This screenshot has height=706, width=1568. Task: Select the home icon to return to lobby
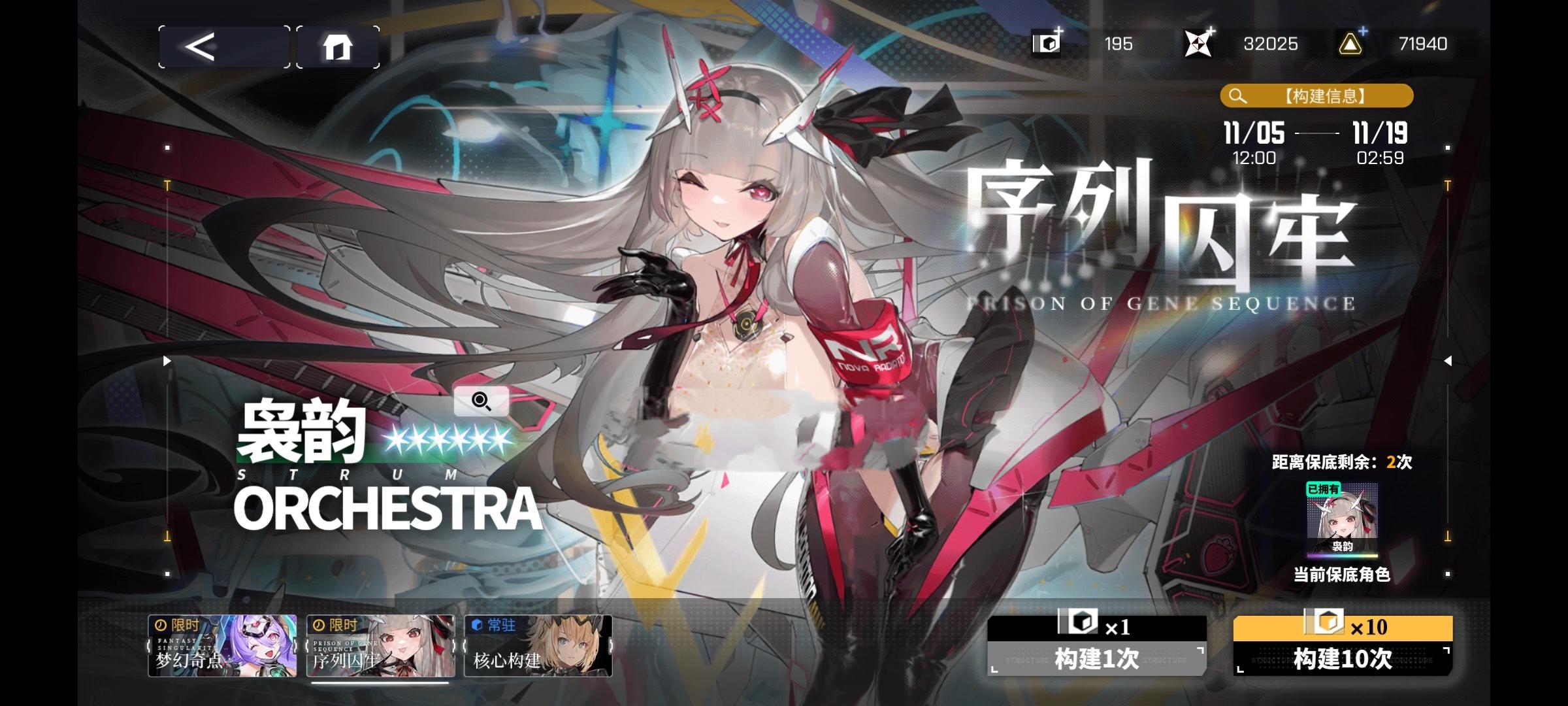tap(339, 46)
